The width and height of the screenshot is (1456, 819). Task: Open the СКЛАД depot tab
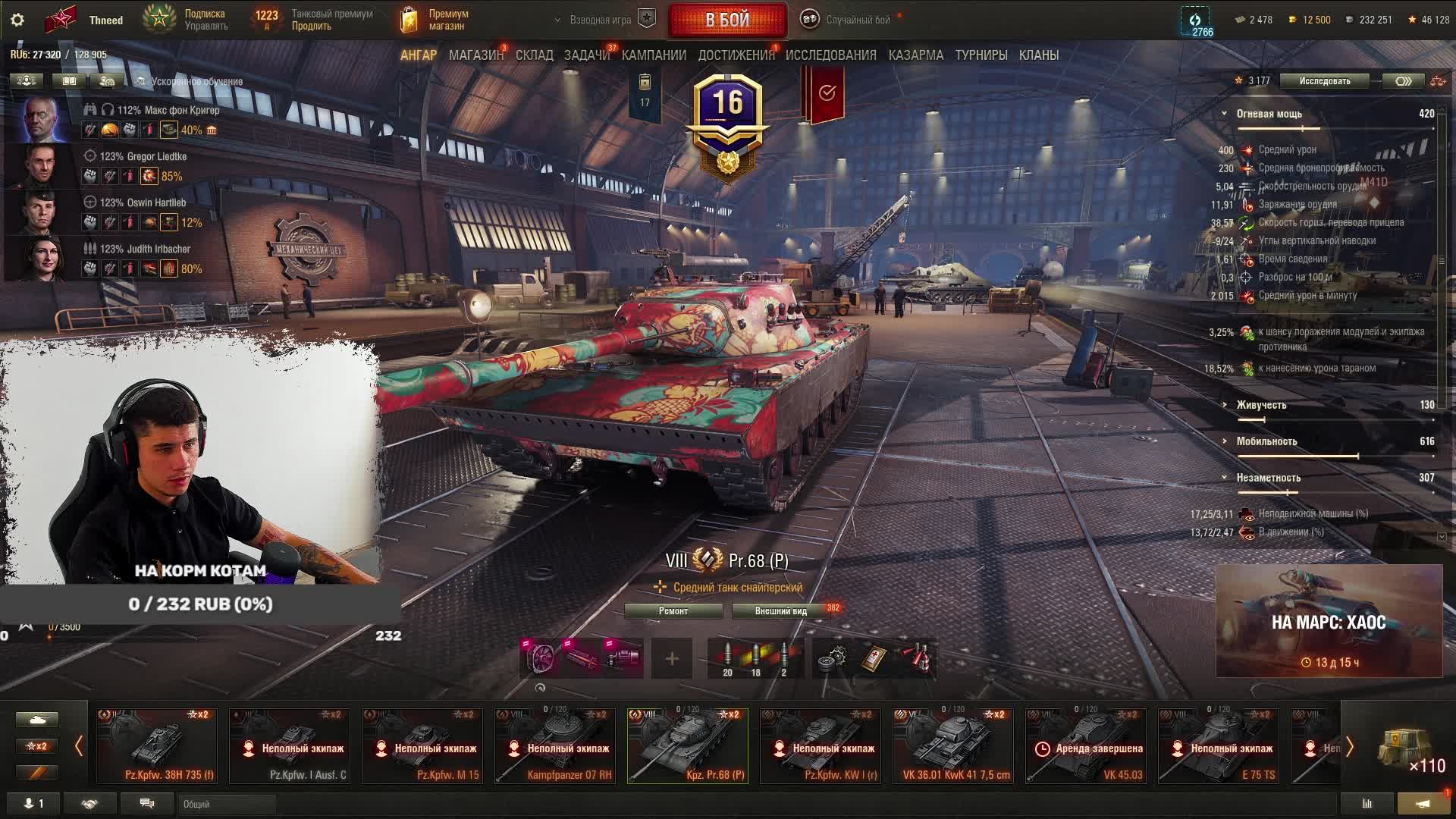[x=534, y=55]
